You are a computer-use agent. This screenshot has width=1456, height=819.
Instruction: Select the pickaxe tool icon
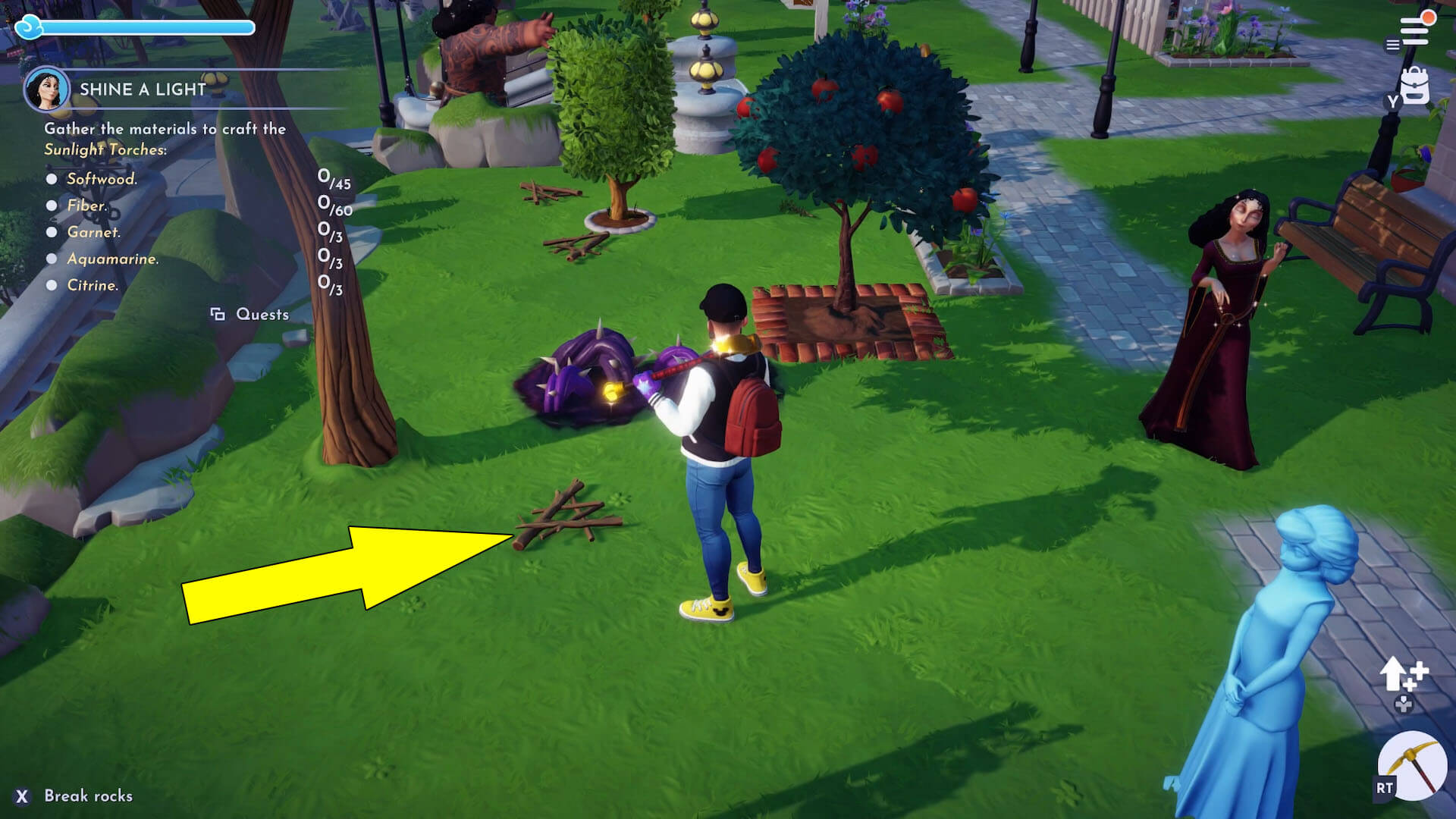1413,765
